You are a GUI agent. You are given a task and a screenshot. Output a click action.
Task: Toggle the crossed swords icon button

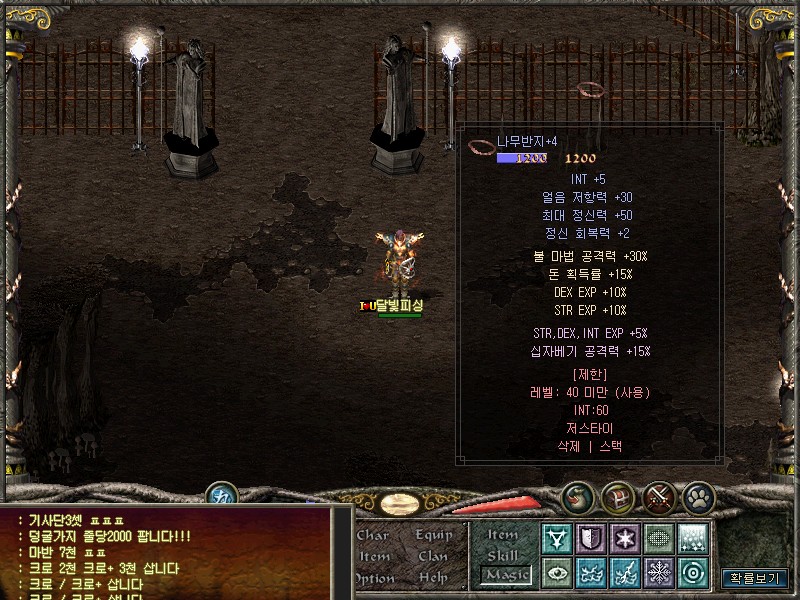coord(658,496)
